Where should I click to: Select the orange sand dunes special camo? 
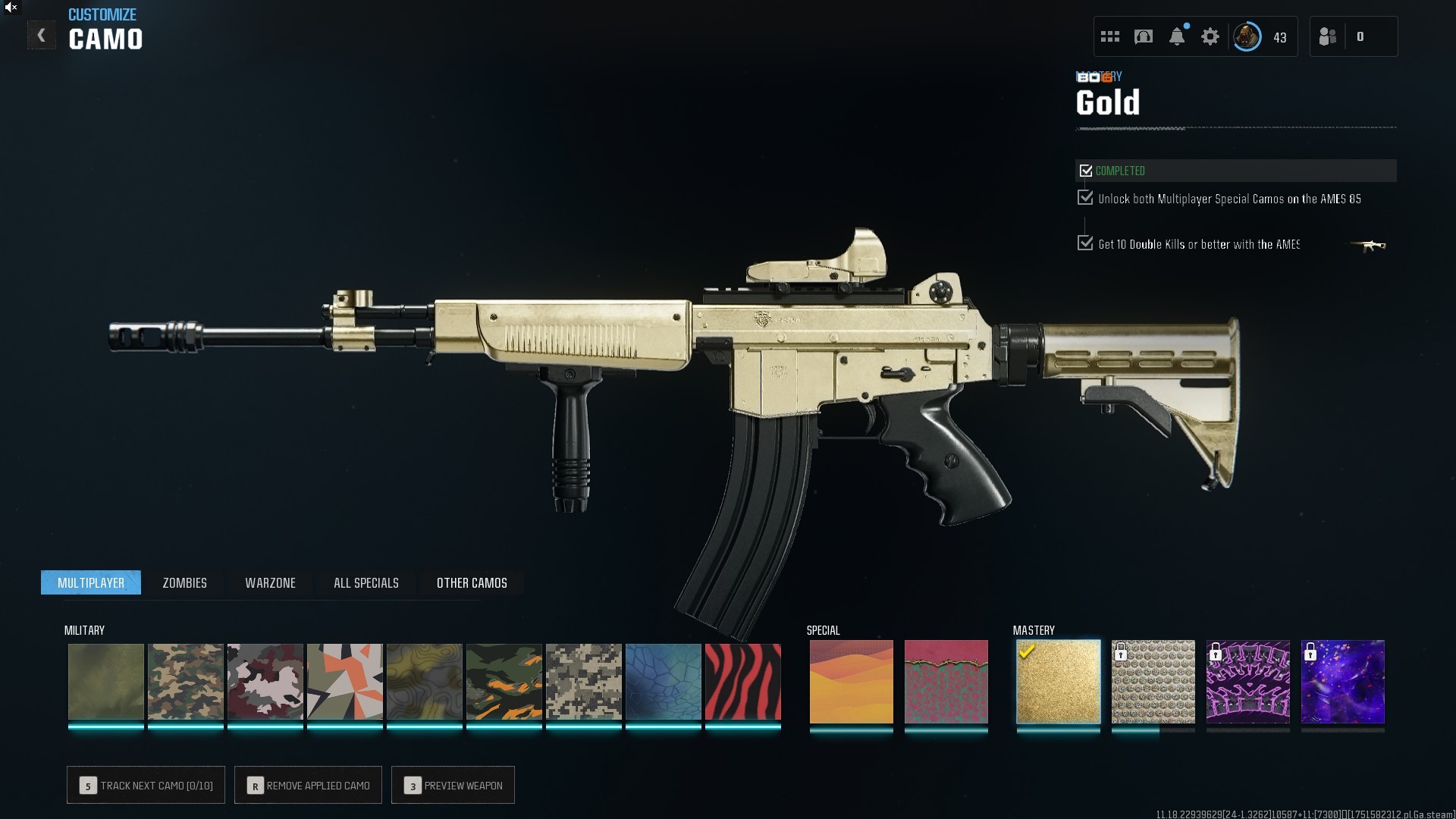pyautogui.click(x=851, y=682)
